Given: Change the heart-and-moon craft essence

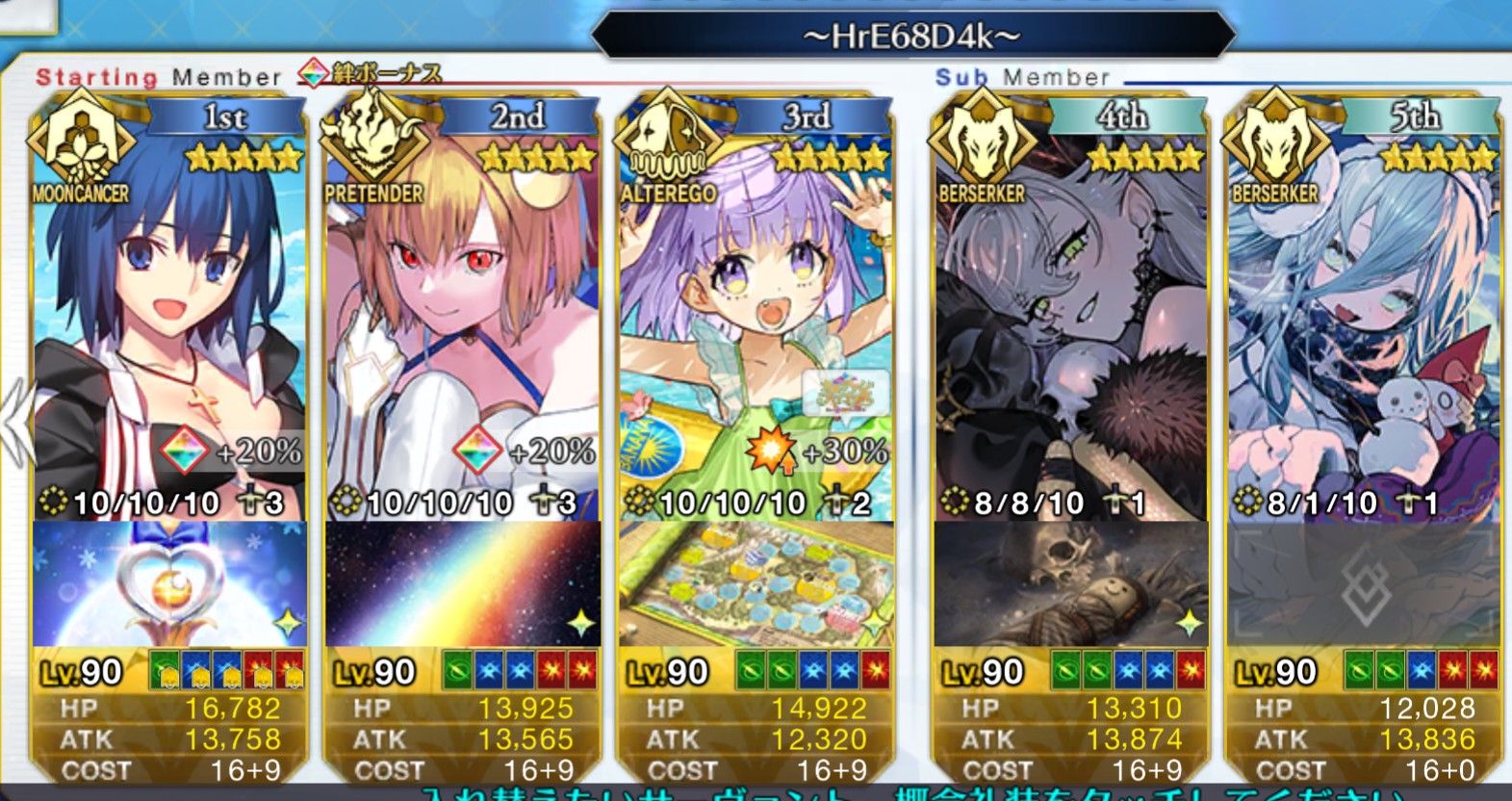Looking at the screenshot, I should tap(169, 584).
